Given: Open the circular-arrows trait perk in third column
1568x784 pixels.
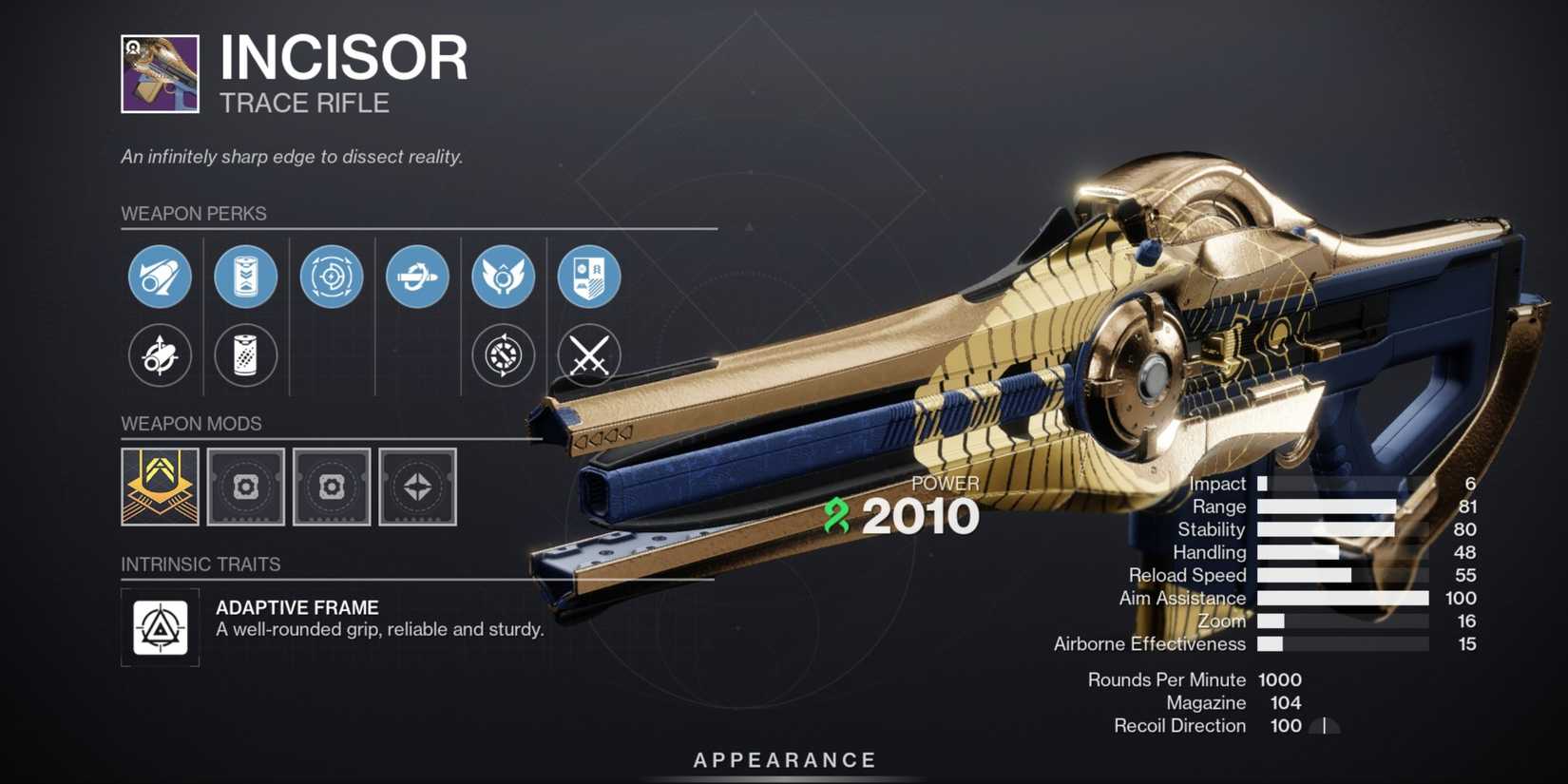Looking at the screenshot, I should pos(332,277).
